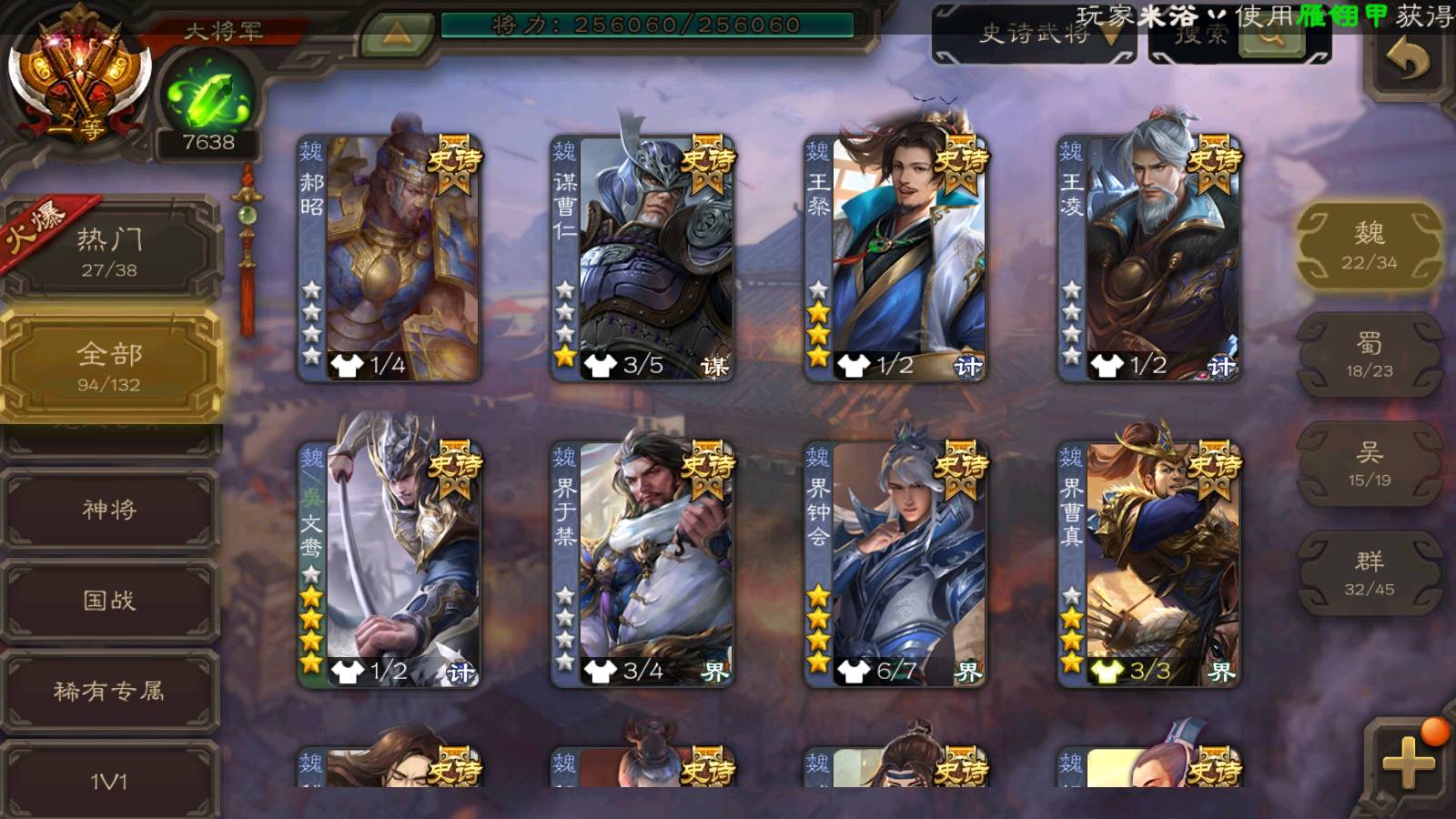Show the 稀有专属 category
1456x819 pixels.
tap(110, 691)
